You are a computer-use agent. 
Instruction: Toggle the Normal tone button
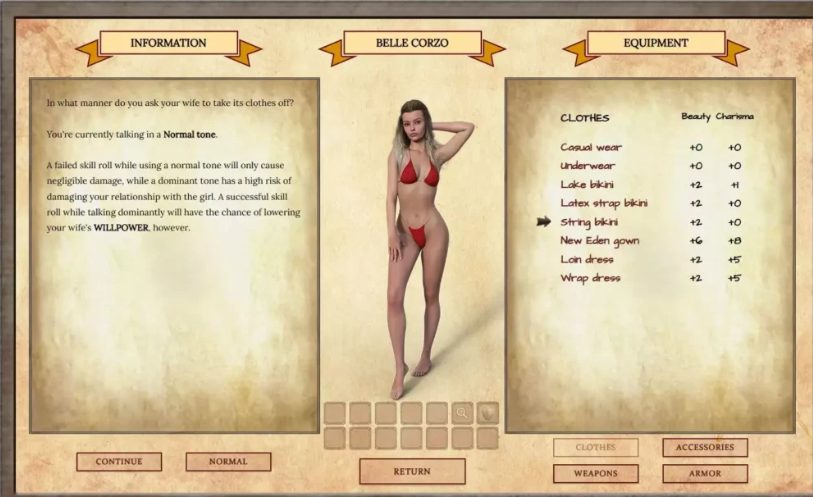(x=228, y=462)
